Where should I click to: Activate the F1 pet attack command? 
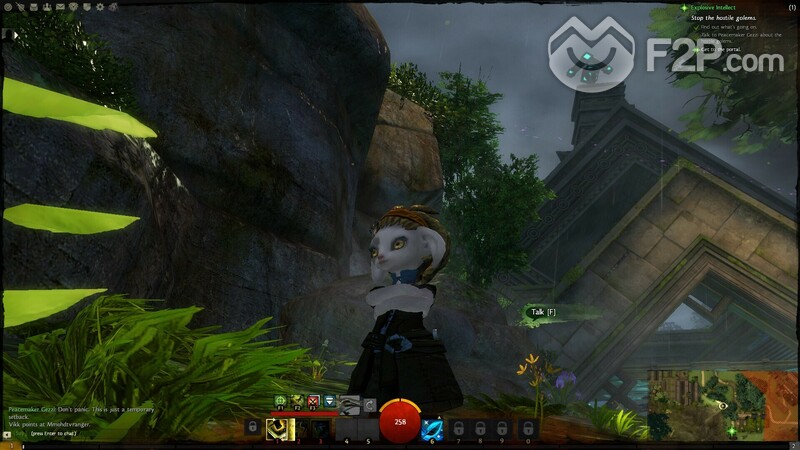[281, 402]
